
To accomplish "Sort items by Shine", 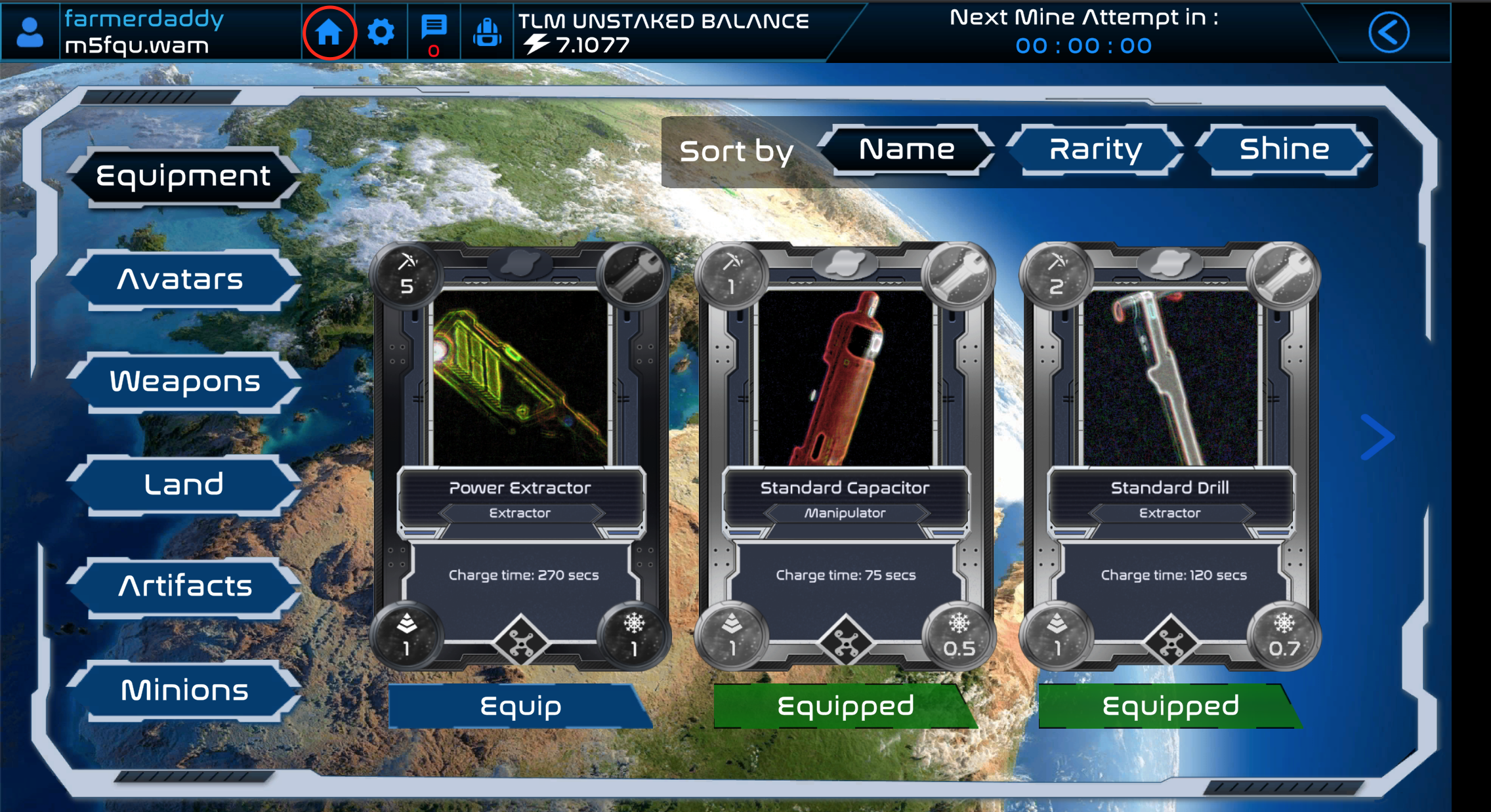I will 1284,150.
